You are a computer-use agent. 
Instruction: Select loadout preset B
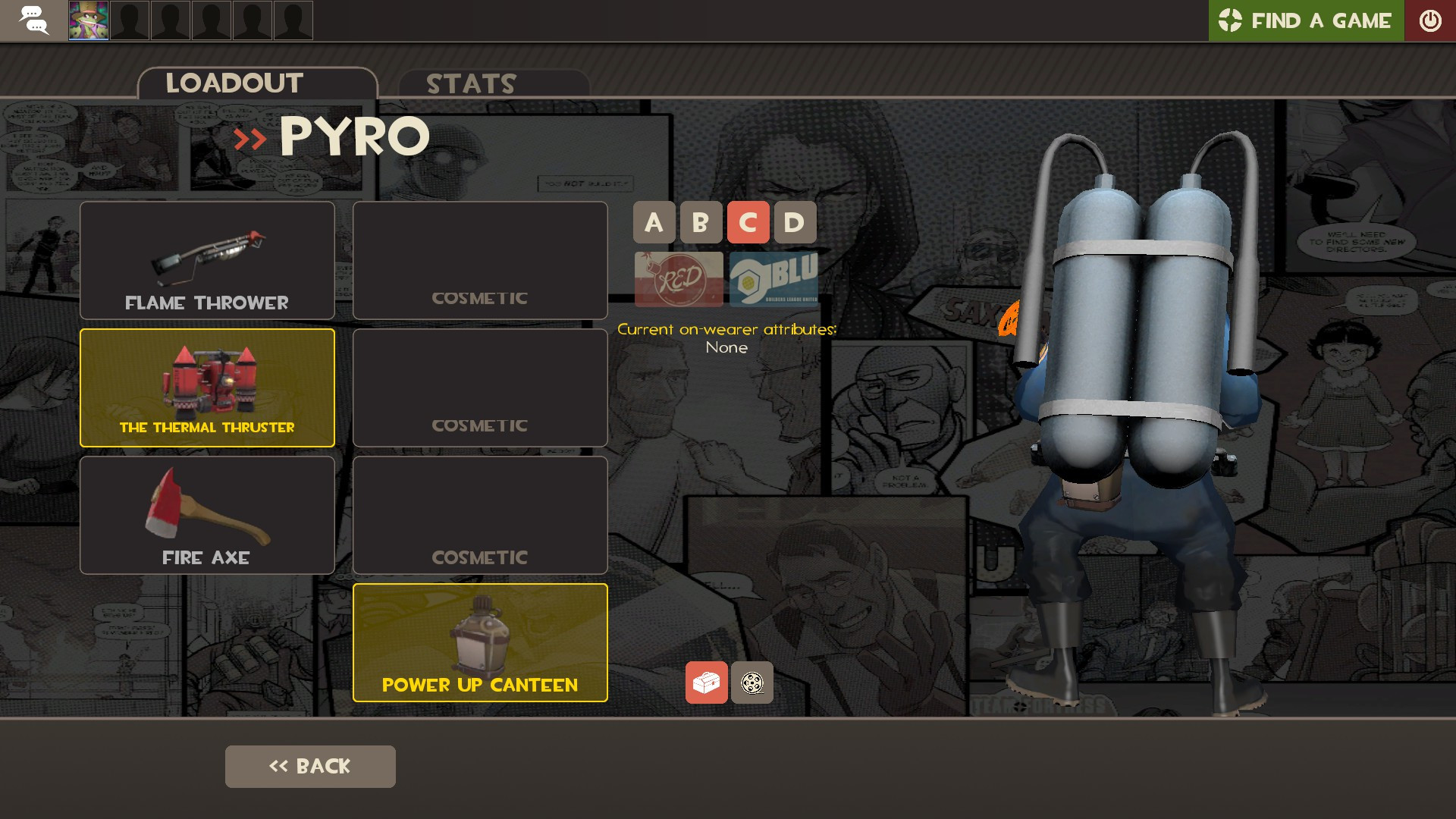point(701,222)
